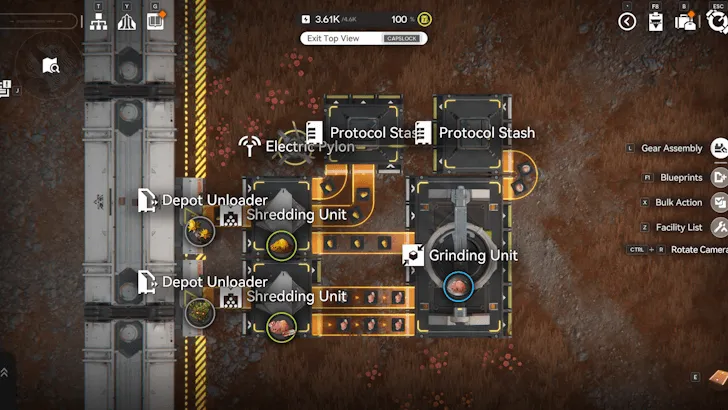
Task: Select the Electric Pylon facility label
Action: 309,147
